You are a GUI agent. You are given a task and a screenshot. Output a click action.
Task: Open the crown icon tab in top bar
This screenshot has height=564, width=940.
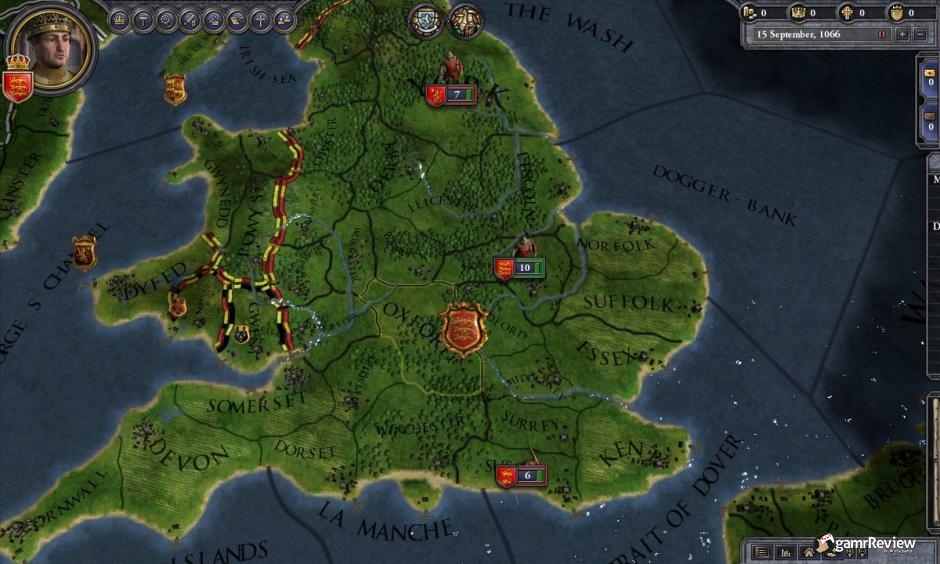(120, 18)
